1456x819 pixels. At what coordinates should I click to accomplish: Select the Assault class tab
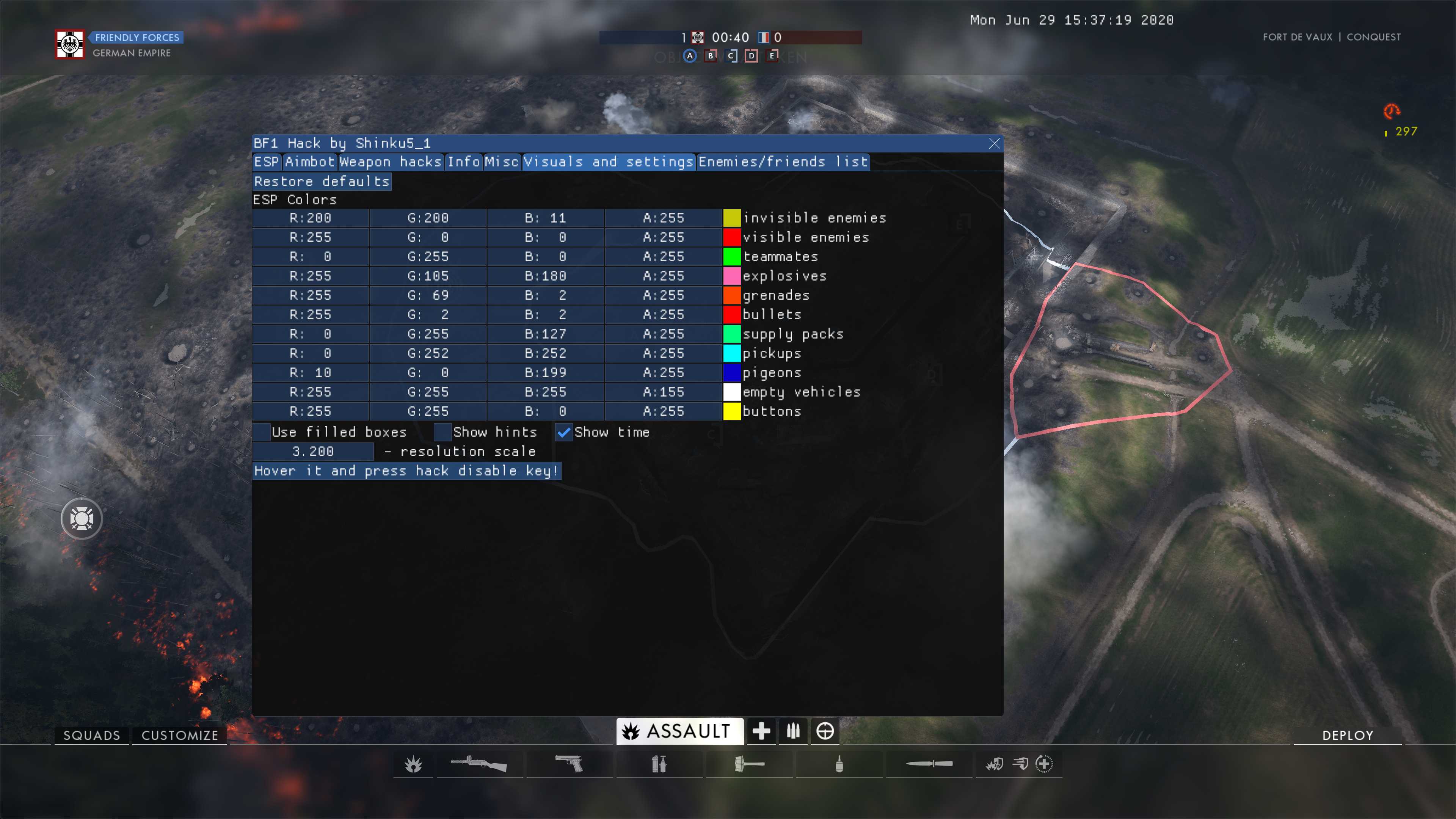tap(678, 731)
